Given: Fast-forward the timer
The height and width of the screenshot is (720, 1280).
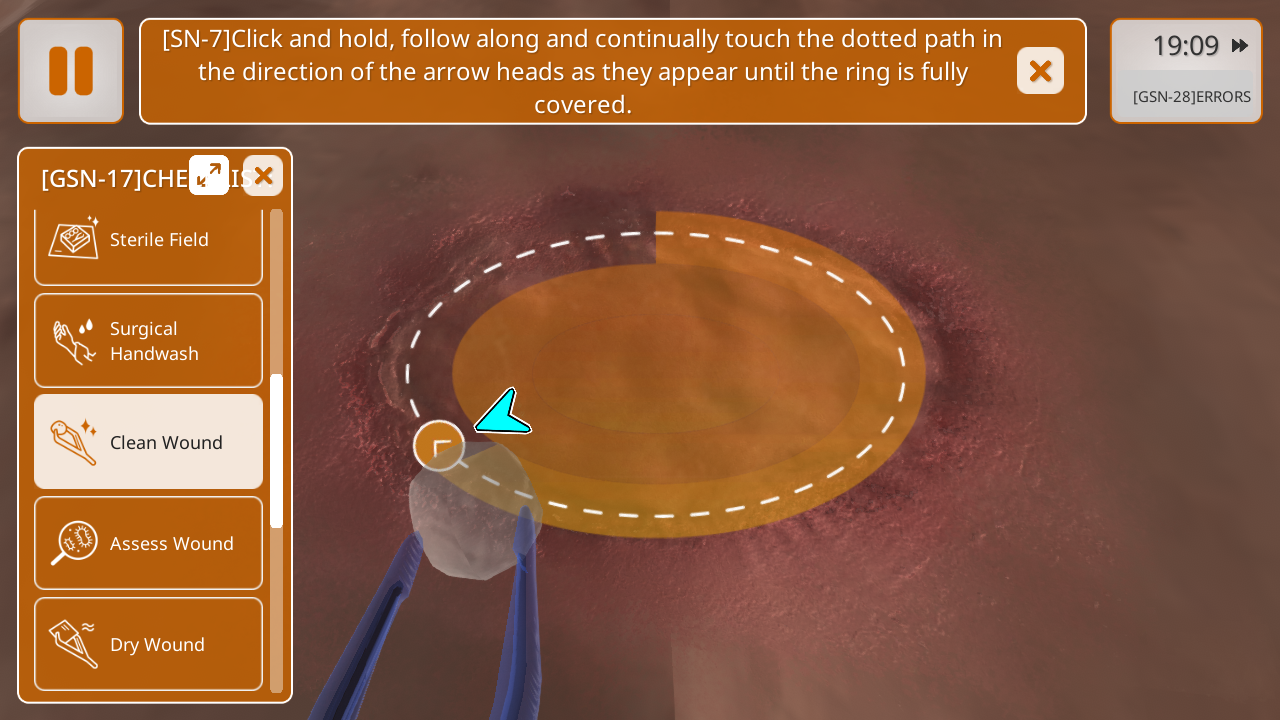Looking at the screenshot, I should (x=1240, y=45).
